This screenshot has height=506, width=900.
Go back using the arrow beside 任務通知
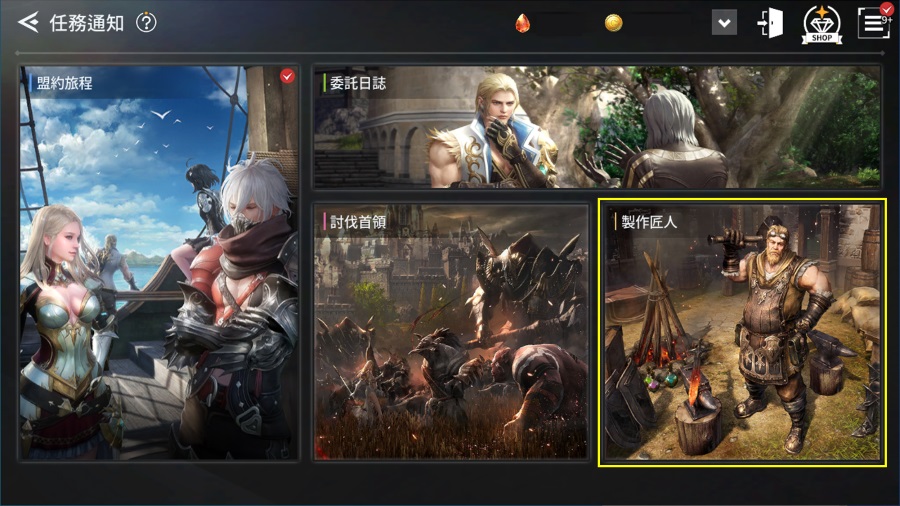28,22
